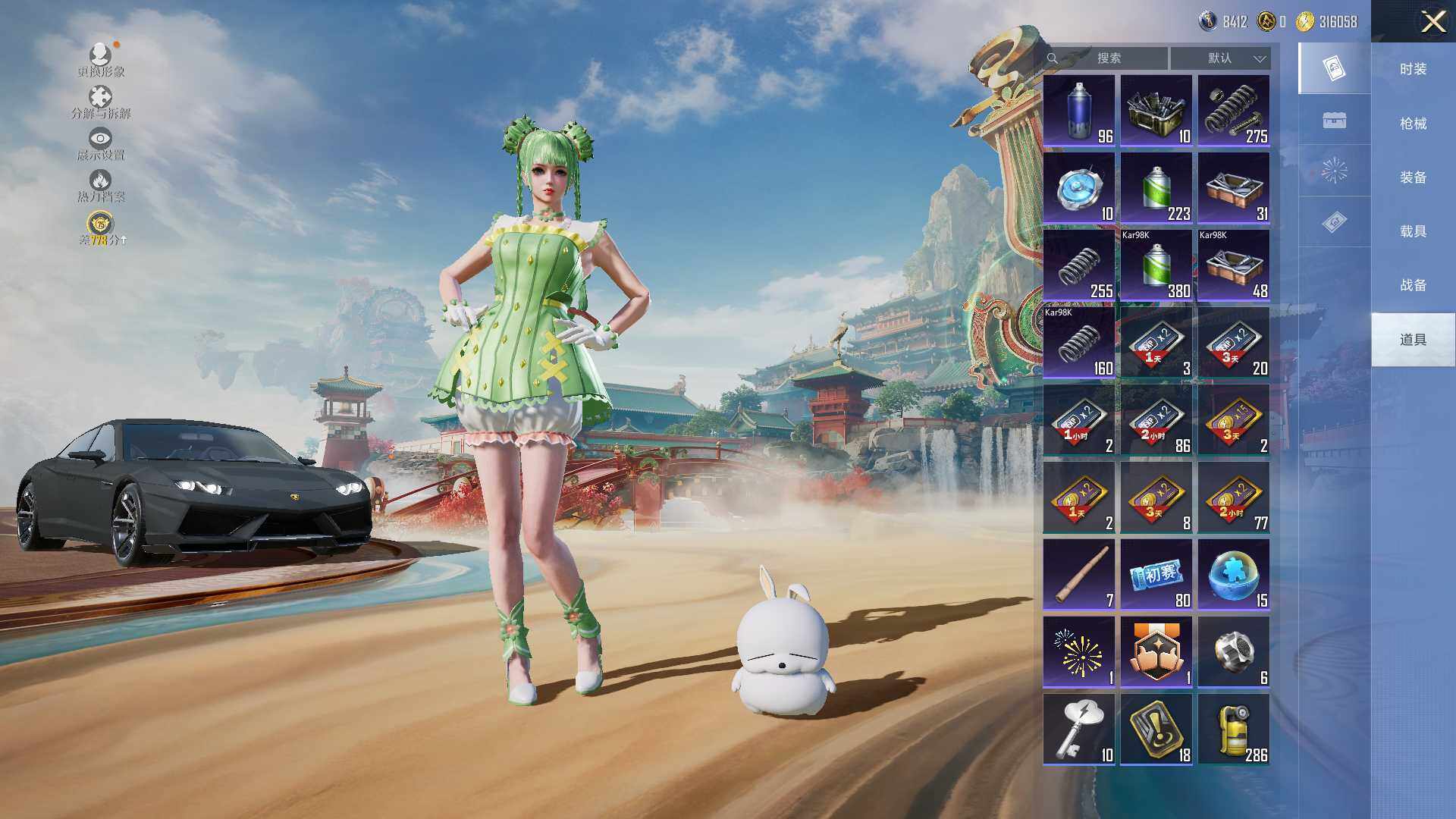The height and width of the screenshot is (819, 1456).
Task: Show the 战备 tab
Action: [x=1413, y=285]
